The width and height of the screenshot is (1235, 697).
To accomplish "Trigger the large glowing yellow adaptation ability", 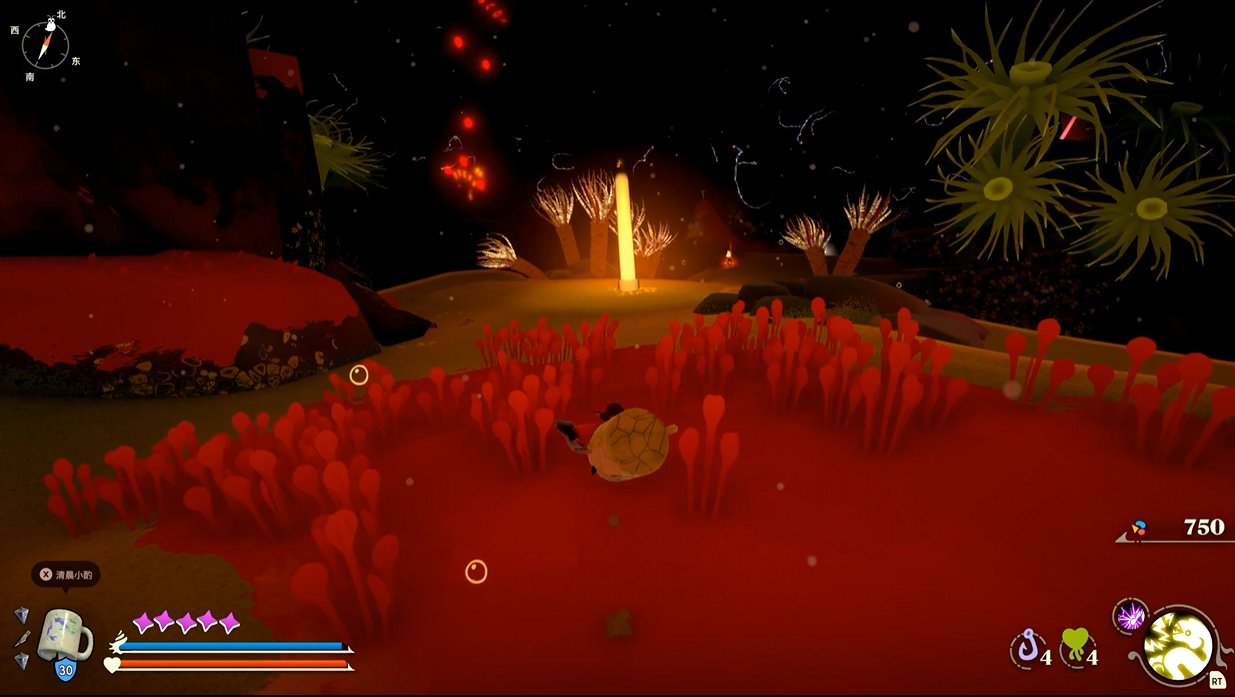I will (1179, 645).
